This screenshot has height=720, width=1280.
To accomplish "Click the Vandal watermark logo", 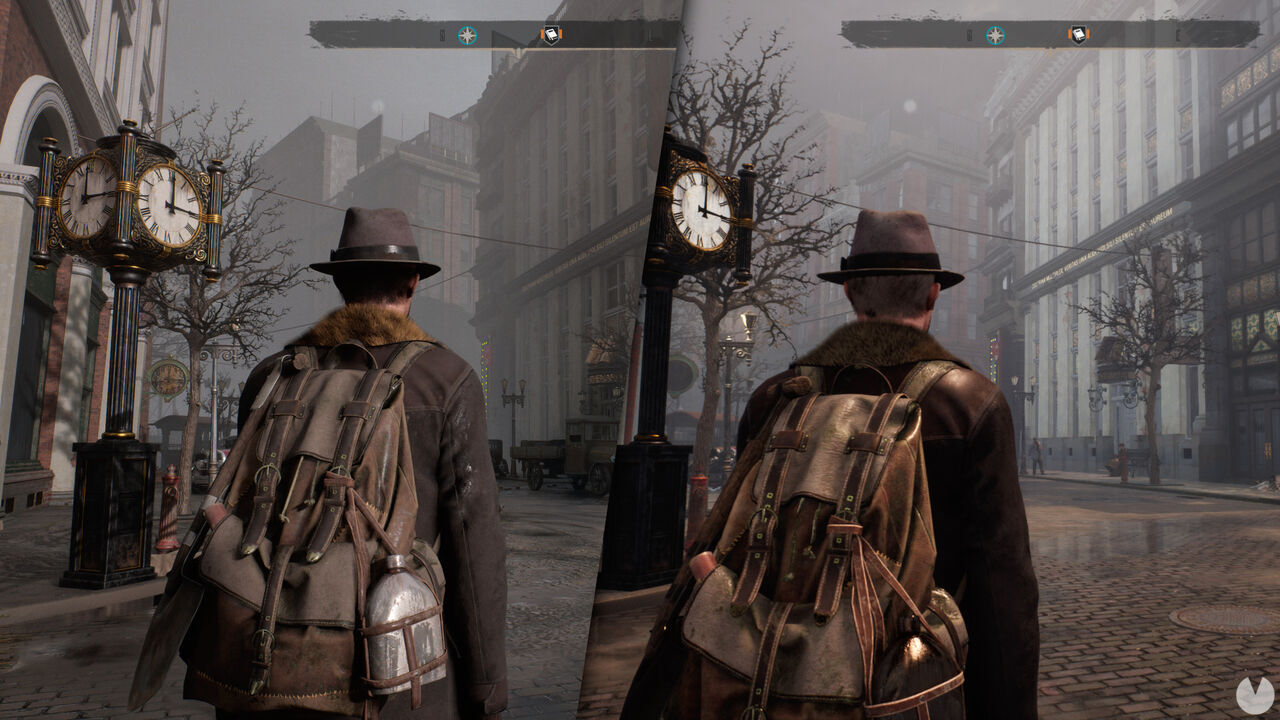I will tap(1252, 695).
